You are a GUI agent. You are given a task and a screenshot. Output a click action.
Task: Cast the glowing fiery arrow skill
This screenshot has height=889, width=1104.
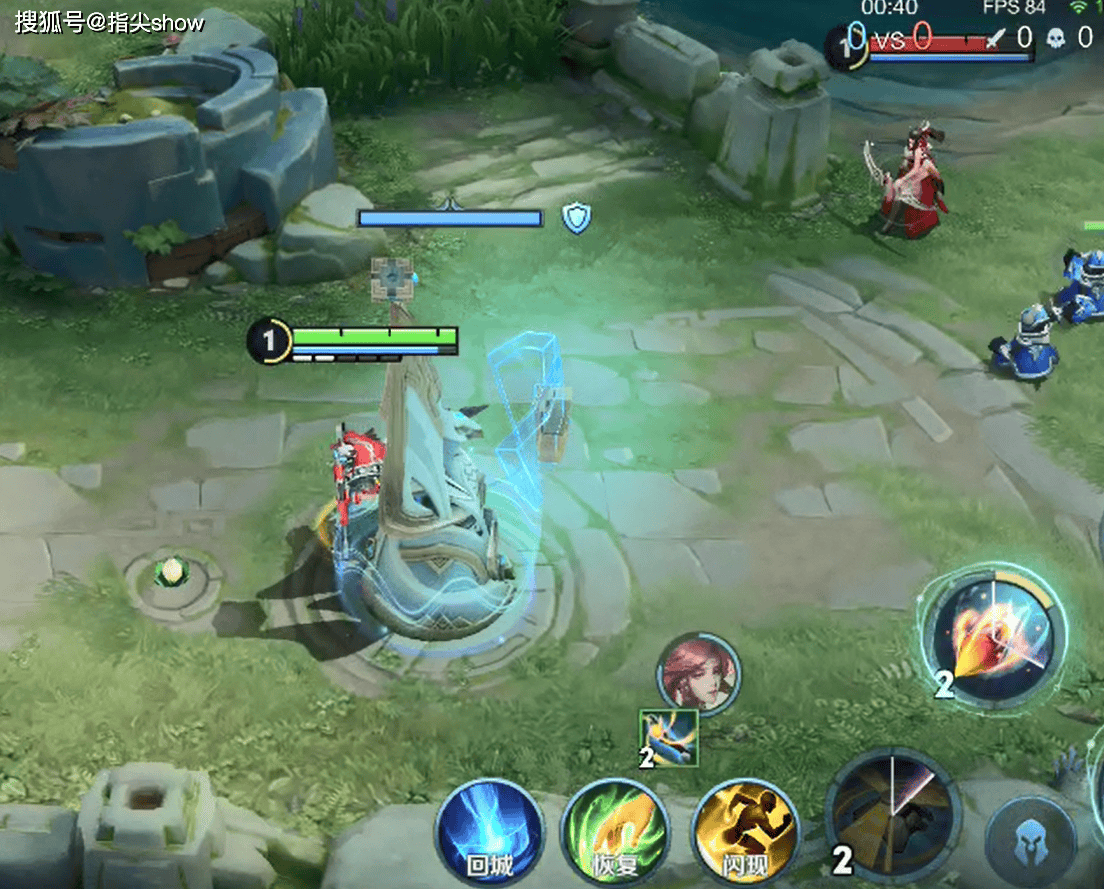tap(995, 636)
